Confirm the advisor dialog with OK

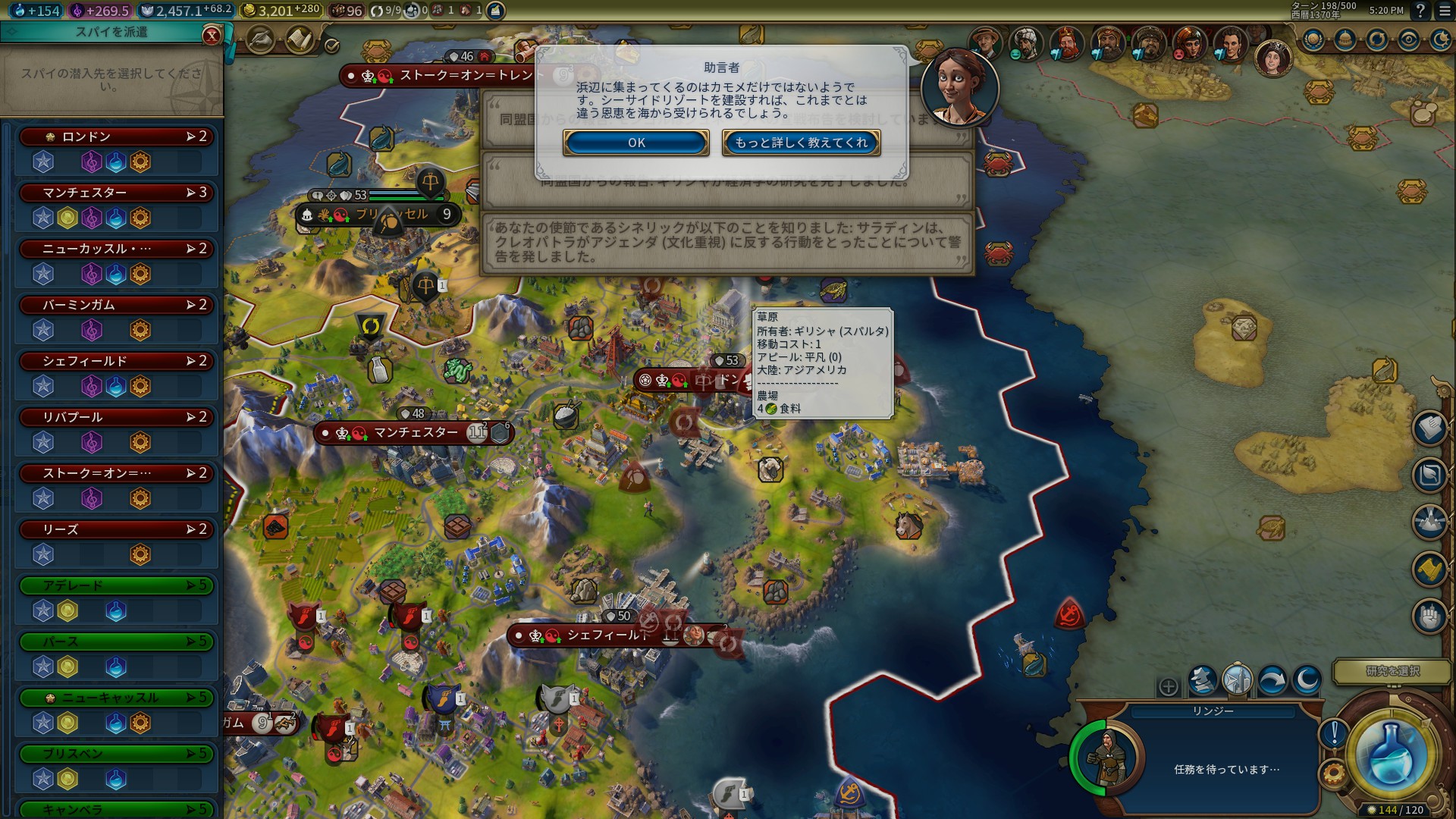tap(635, 143)
